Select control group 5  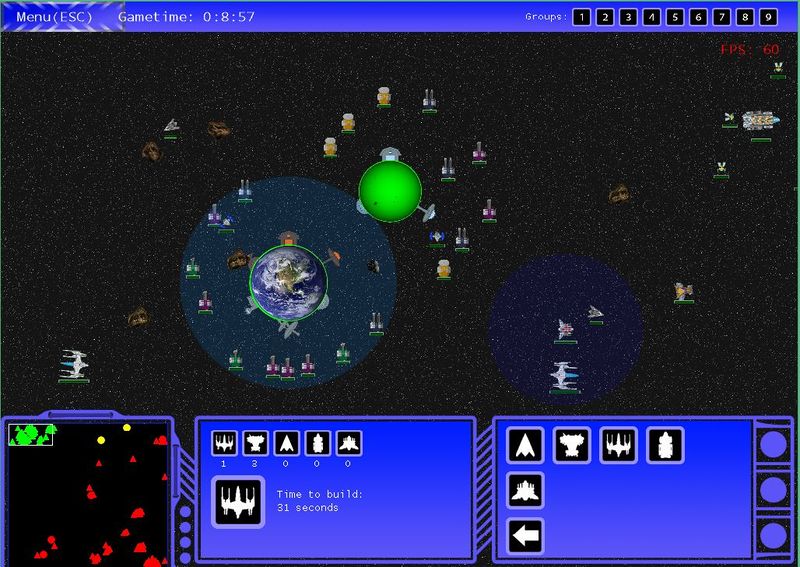pos(675,17)
